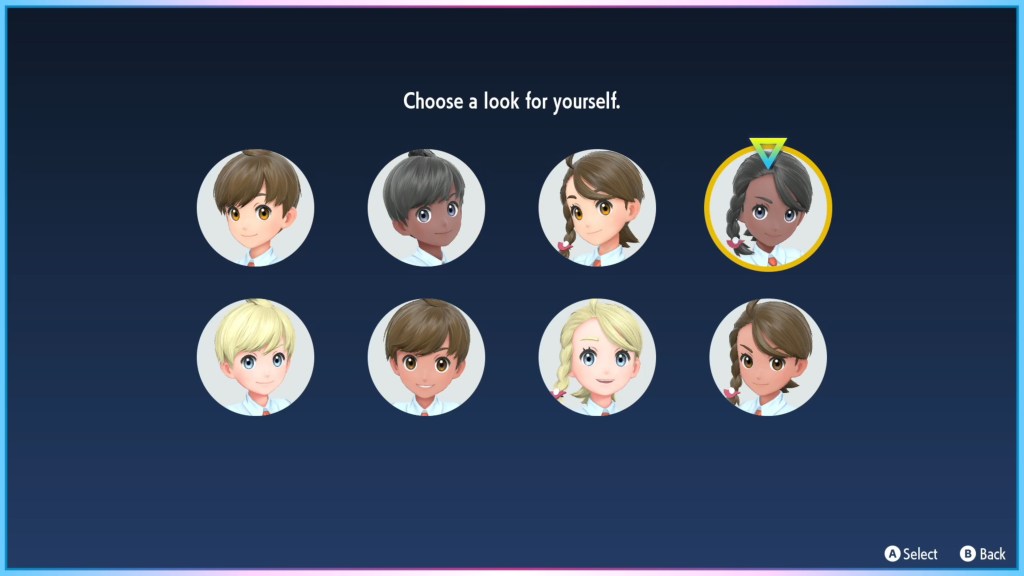Select the blonde girl with braided hair

[597, 357]
